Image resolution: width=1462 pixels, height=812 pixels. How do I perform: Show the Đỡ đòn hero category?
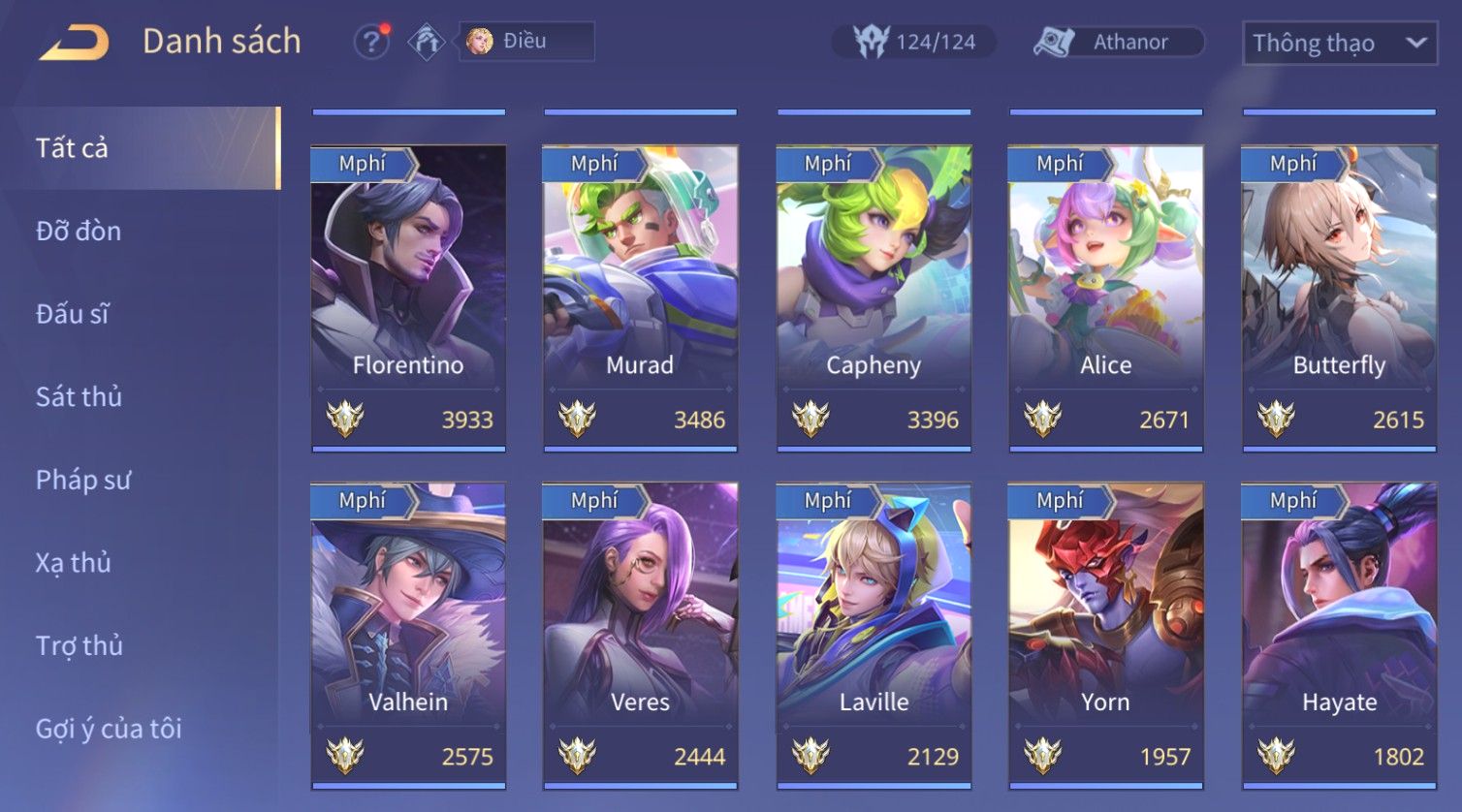pos(79,232)
